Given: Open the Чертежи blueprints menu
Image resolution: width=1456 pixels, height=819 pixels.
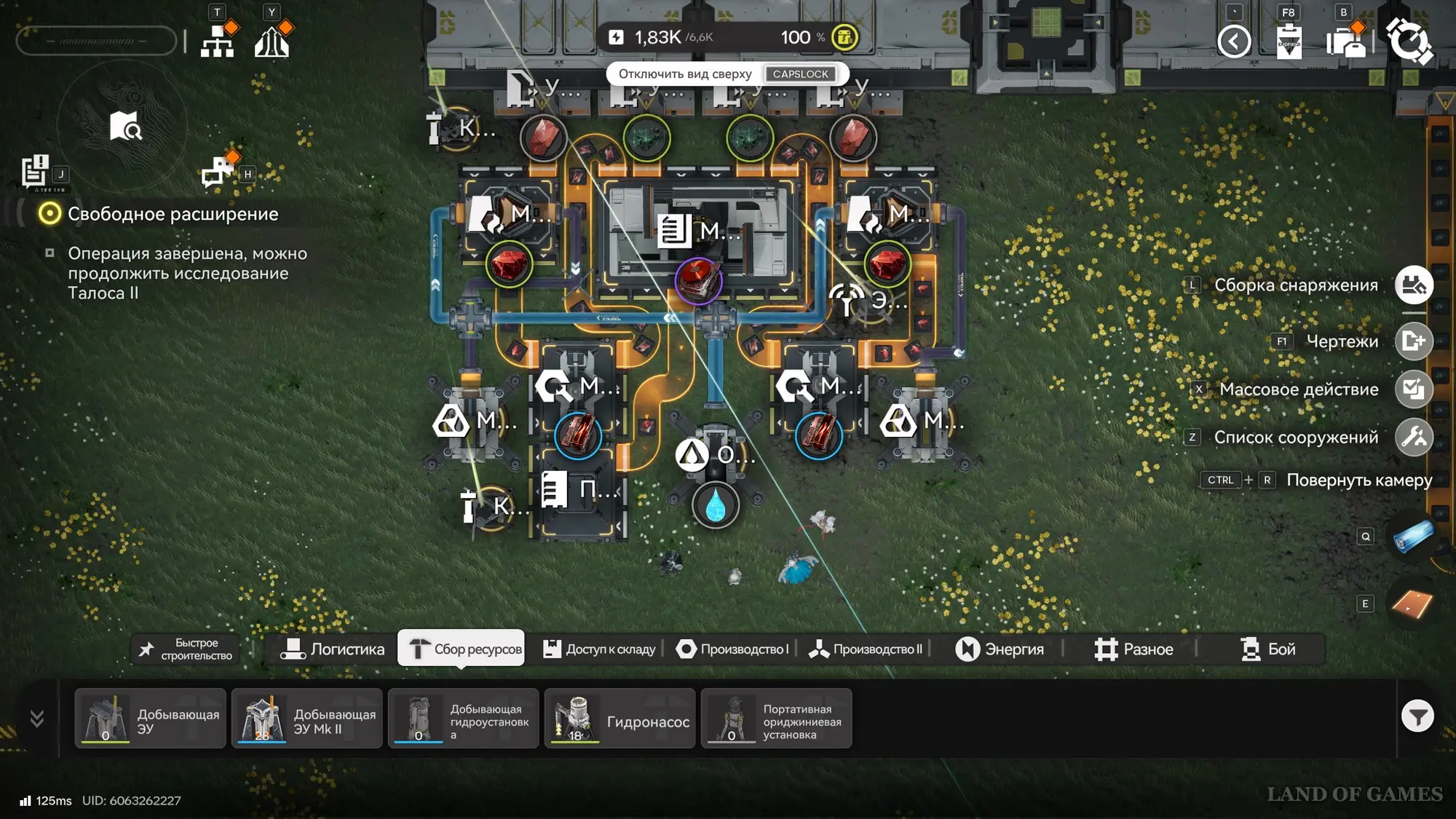Looking at the screenshot, I should pos(1414,341).
